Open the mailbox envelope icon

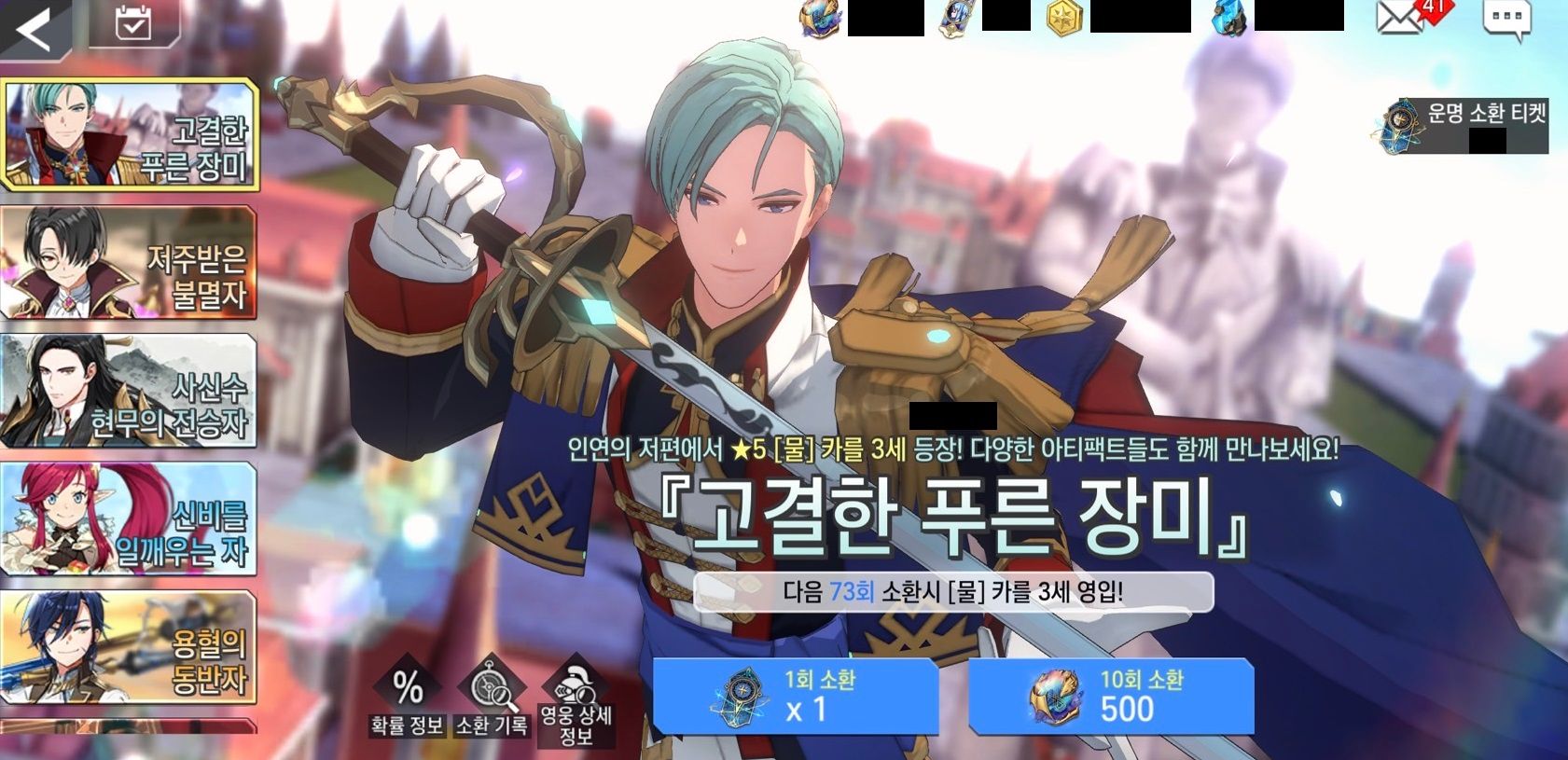[1398, 20]
